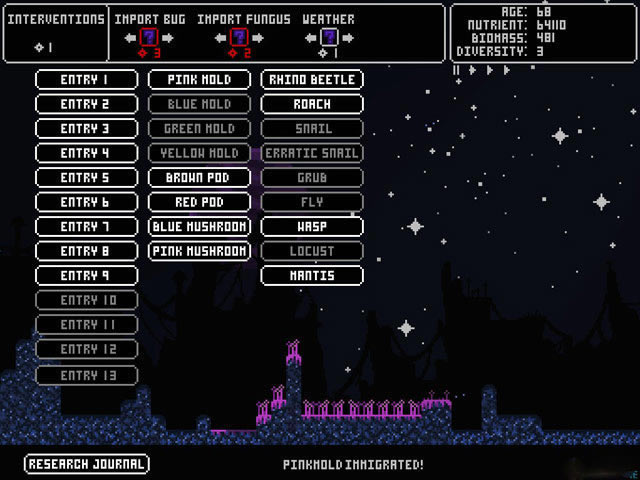Click the Import Bug mystery box
Screen dimensions: 640x480
point(150,38)
